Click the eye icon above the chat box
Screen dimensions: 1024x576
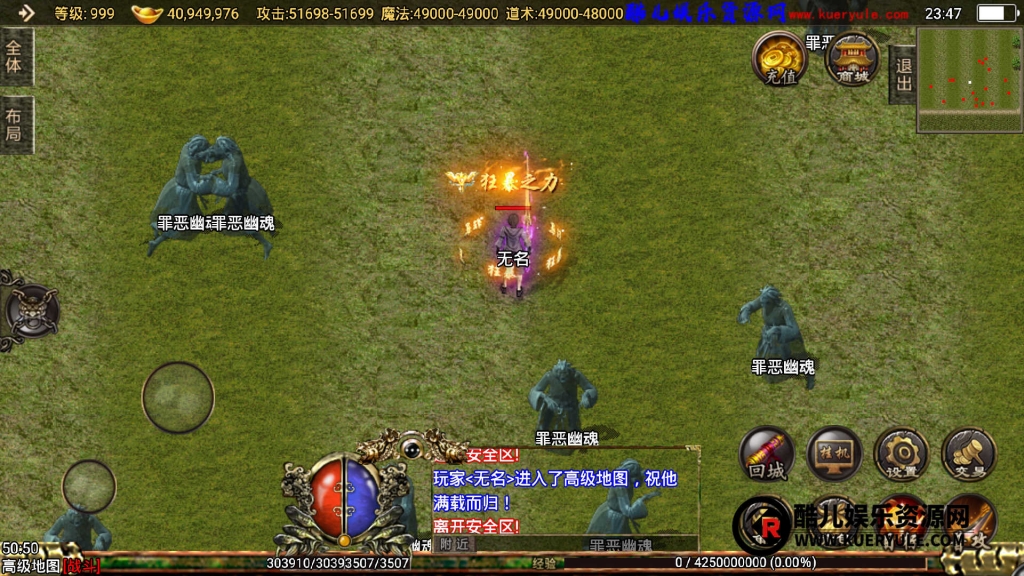(x=411, y=446)
